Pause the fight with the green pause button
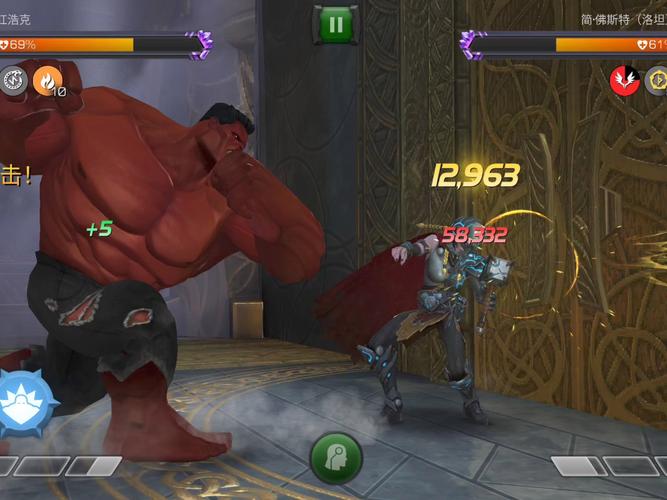Image resolution: width=667 pixels, height=500 pixels. [335, 25]
